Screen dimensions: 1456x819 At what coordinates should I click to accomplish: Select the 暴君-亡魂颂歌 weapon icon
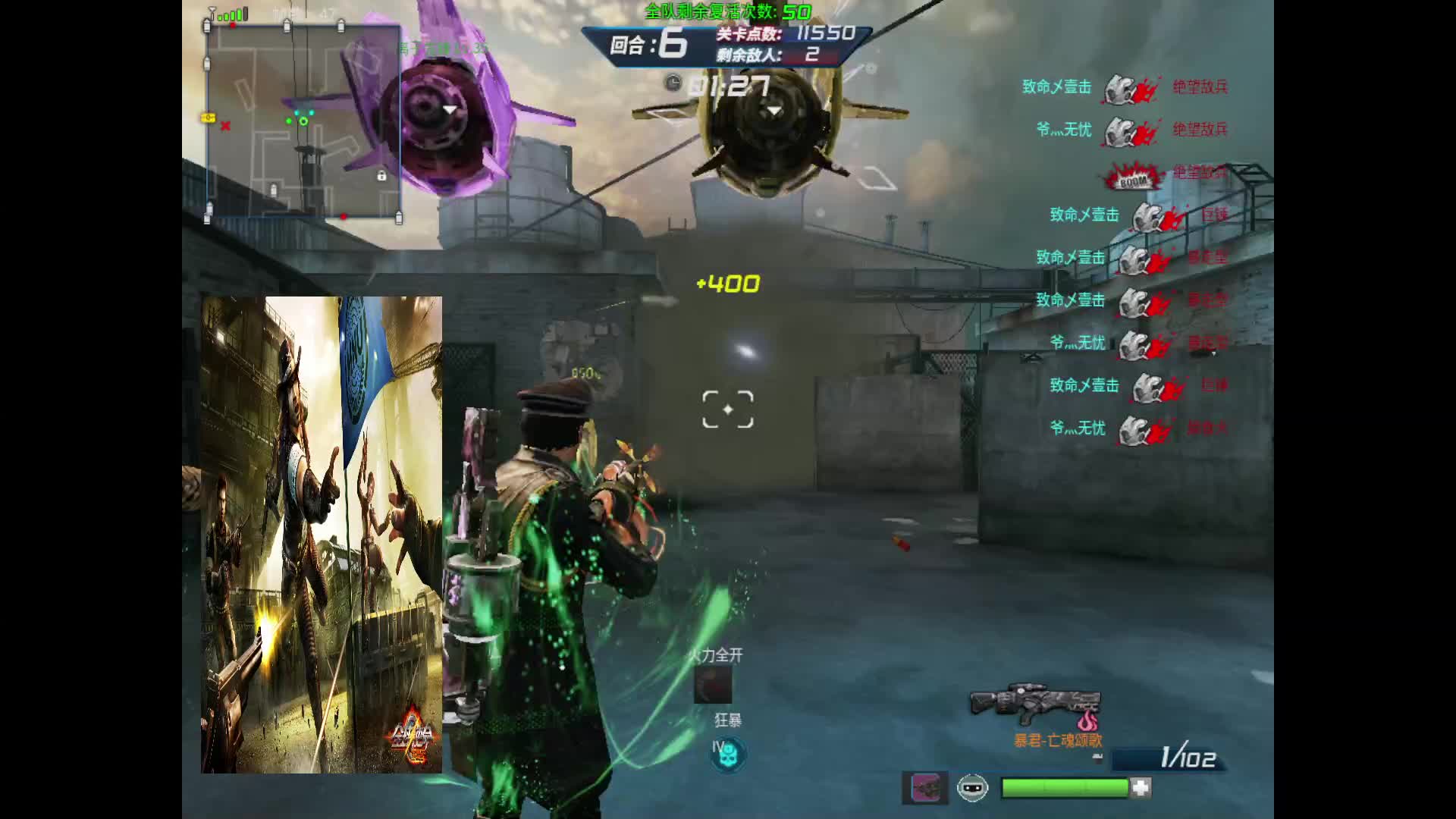1035,704
